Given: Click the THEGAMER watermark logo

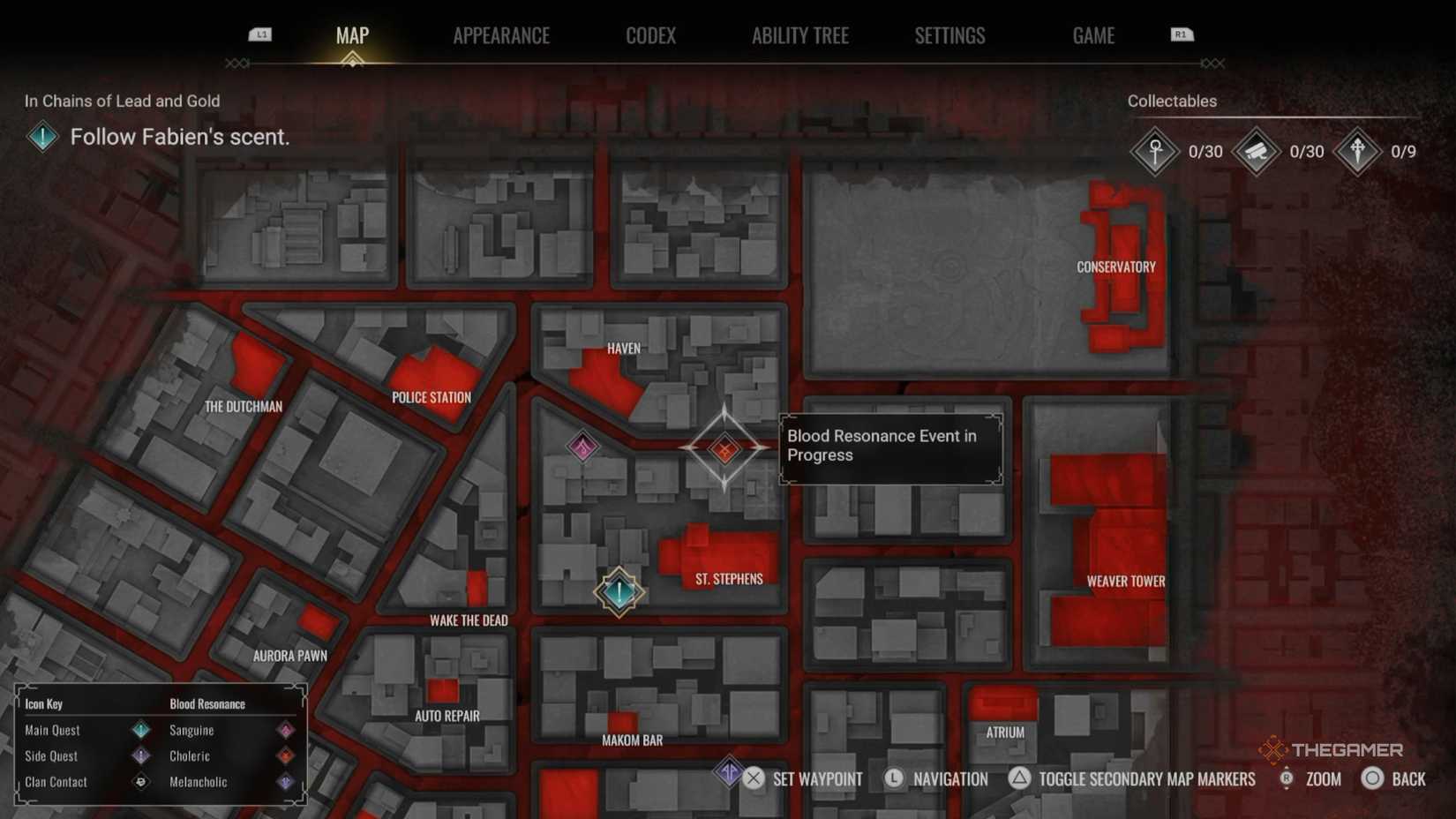Looking at the screenshot, I should 1317,748.
